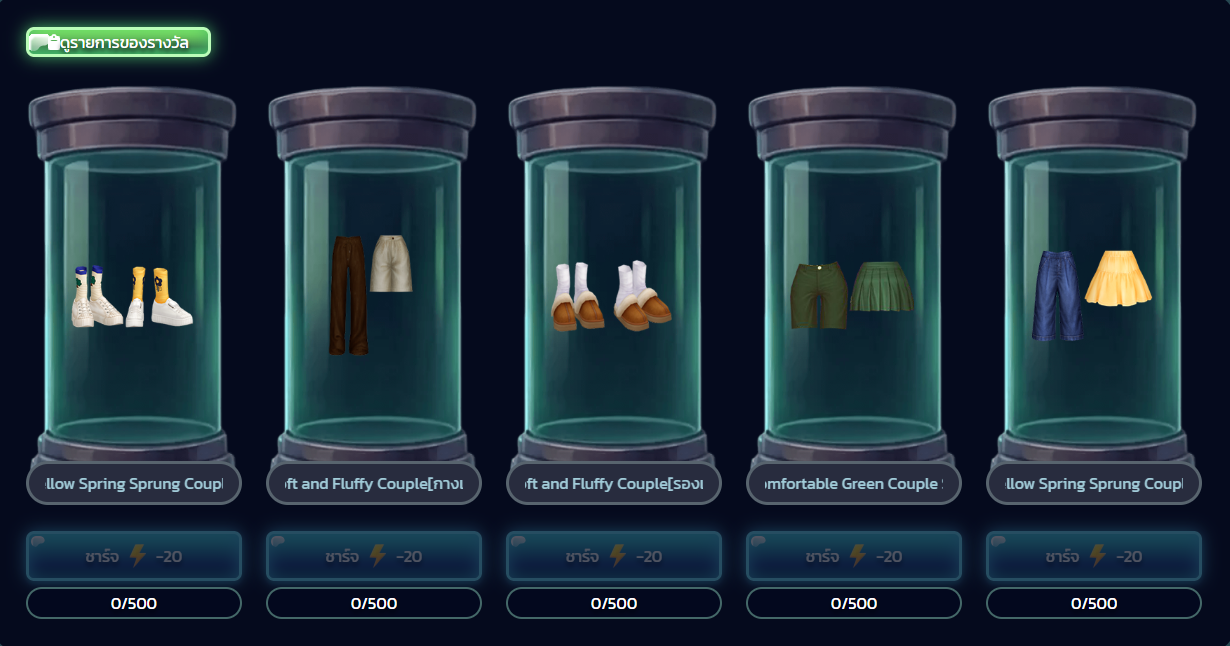Open the reward list green button
1230x646 pixels.
118,42
